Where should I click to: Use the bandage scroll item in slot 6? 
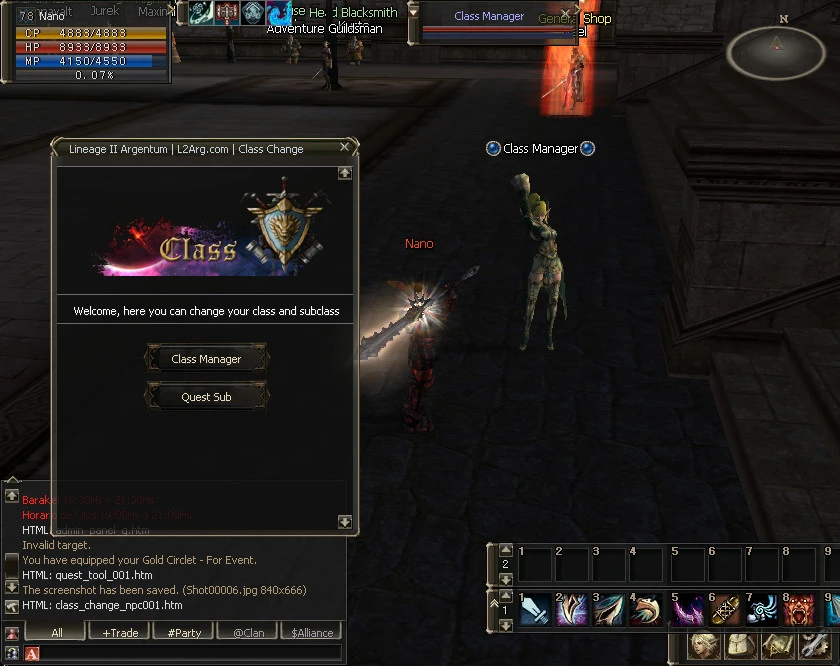click(x=725, y=609)
